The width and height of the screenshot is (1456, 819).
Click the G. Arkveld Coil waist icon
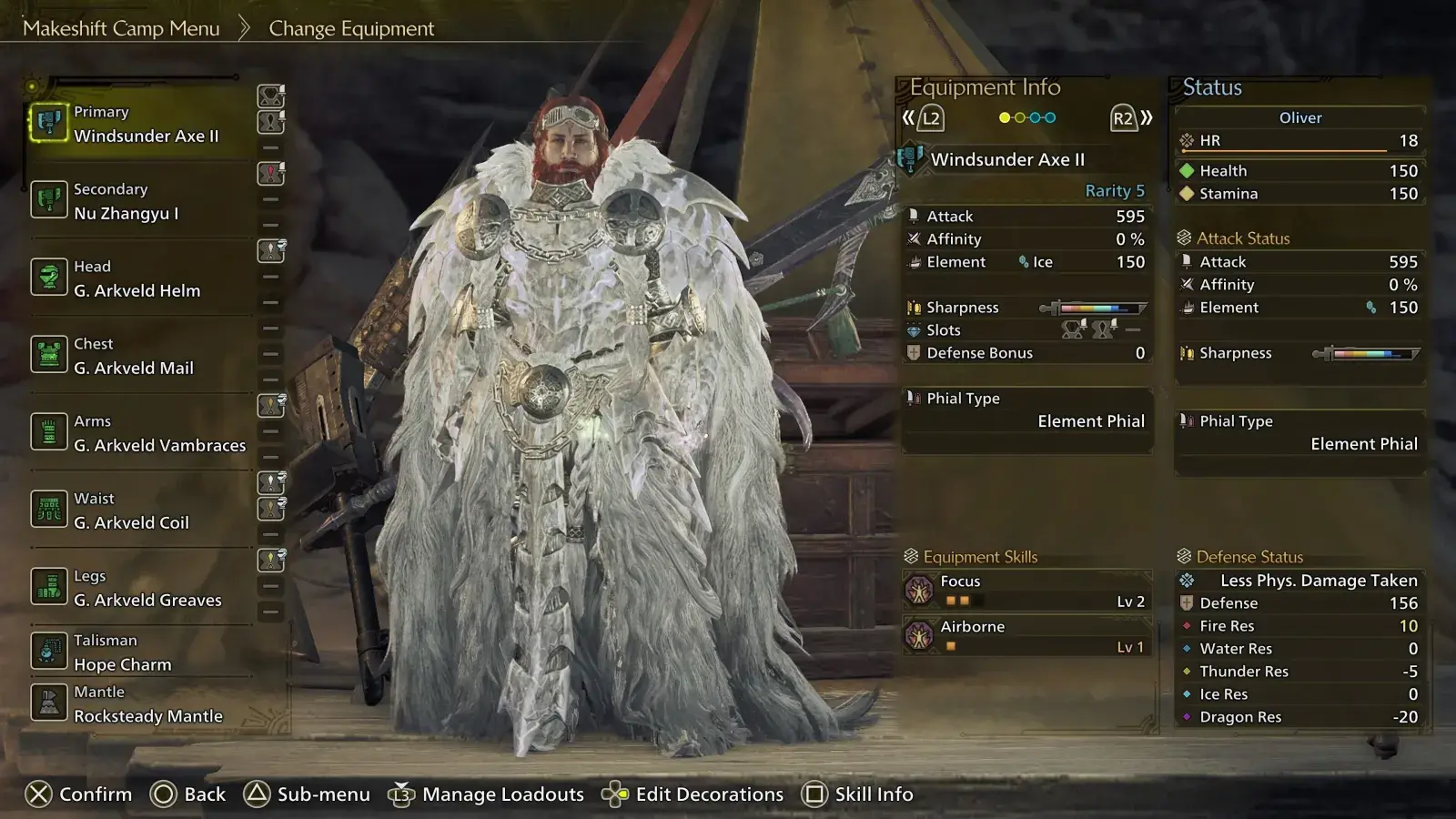[50, 510]
